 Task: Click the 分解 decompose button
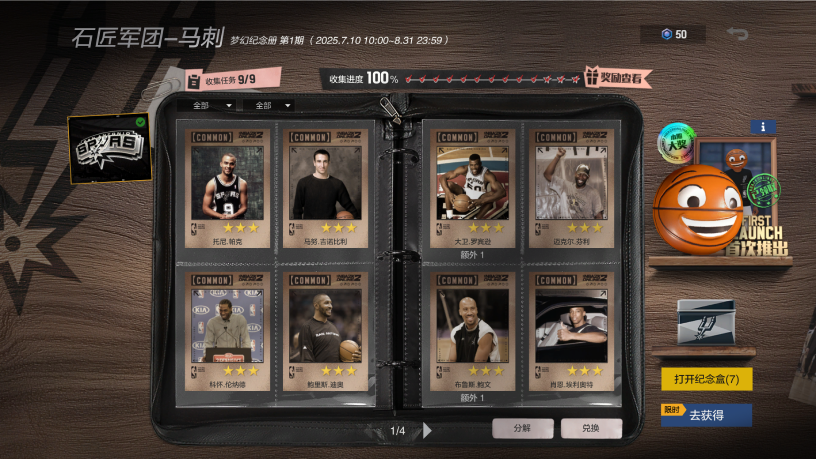pos(522,428)
